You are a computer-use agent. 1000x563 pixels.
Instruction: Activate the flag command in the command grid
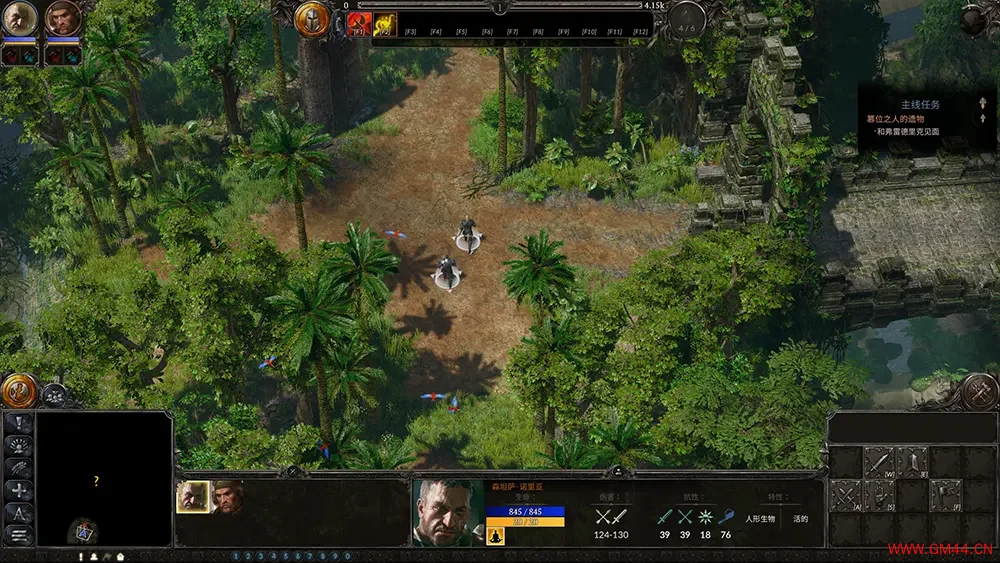click(945, 495)
